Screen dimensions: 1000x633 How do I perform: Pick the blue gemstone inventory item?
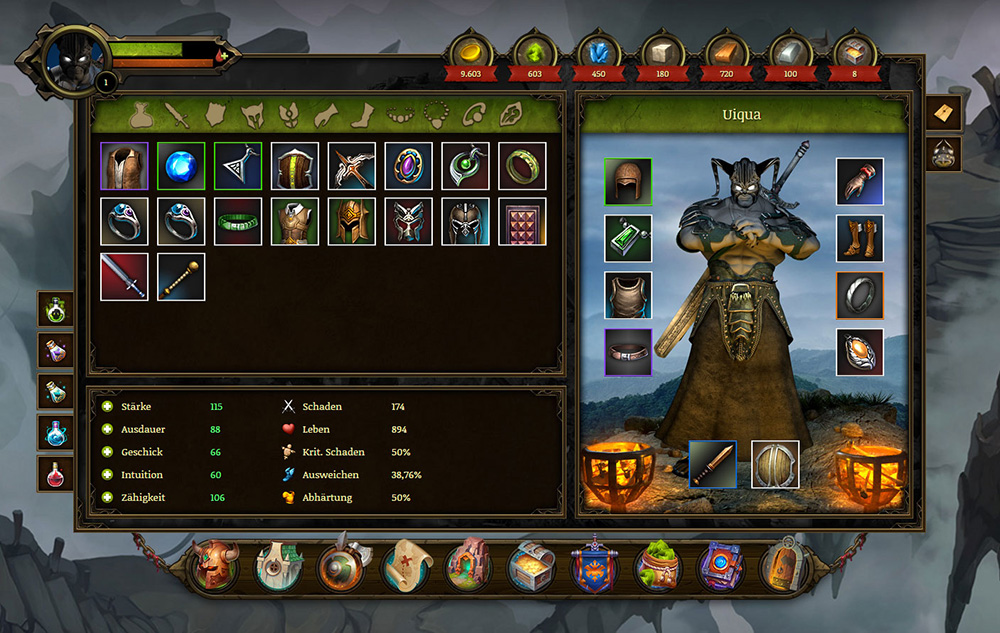pos(181,166)
